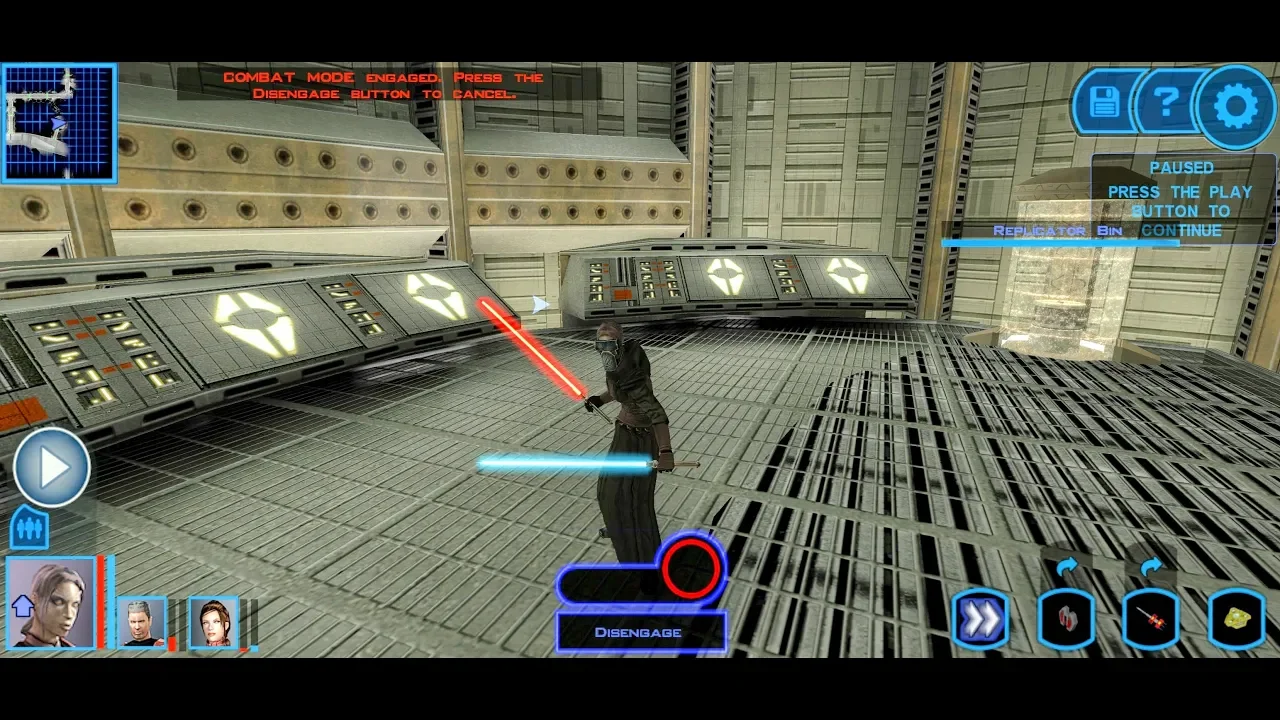The height and width of the screenshot is (720, 1280).
Task: Cycle the shield slot with its blue arrow
Action: tap(1066, 568)
